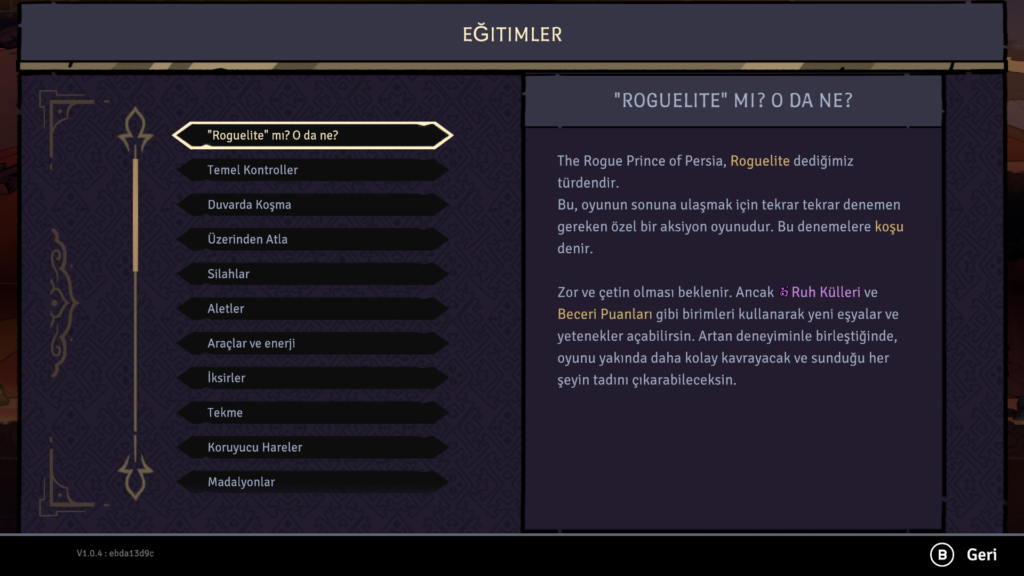1024x576 pixels.
Task: Open the Temel Kontroller tutorial entry
Action: 312,170
